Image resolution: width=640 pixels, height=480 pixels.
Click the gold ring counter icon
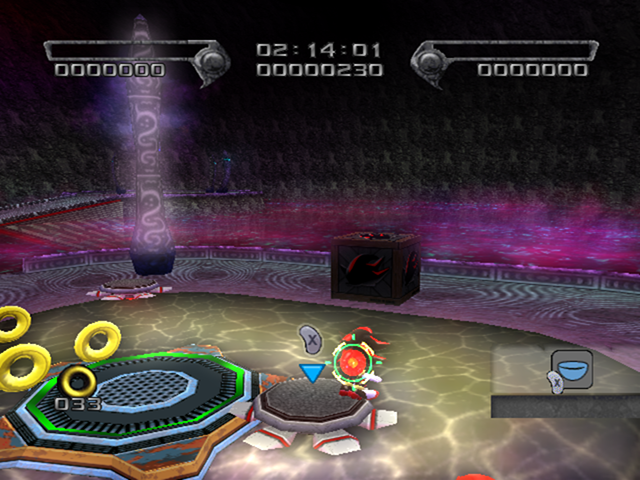76,380
